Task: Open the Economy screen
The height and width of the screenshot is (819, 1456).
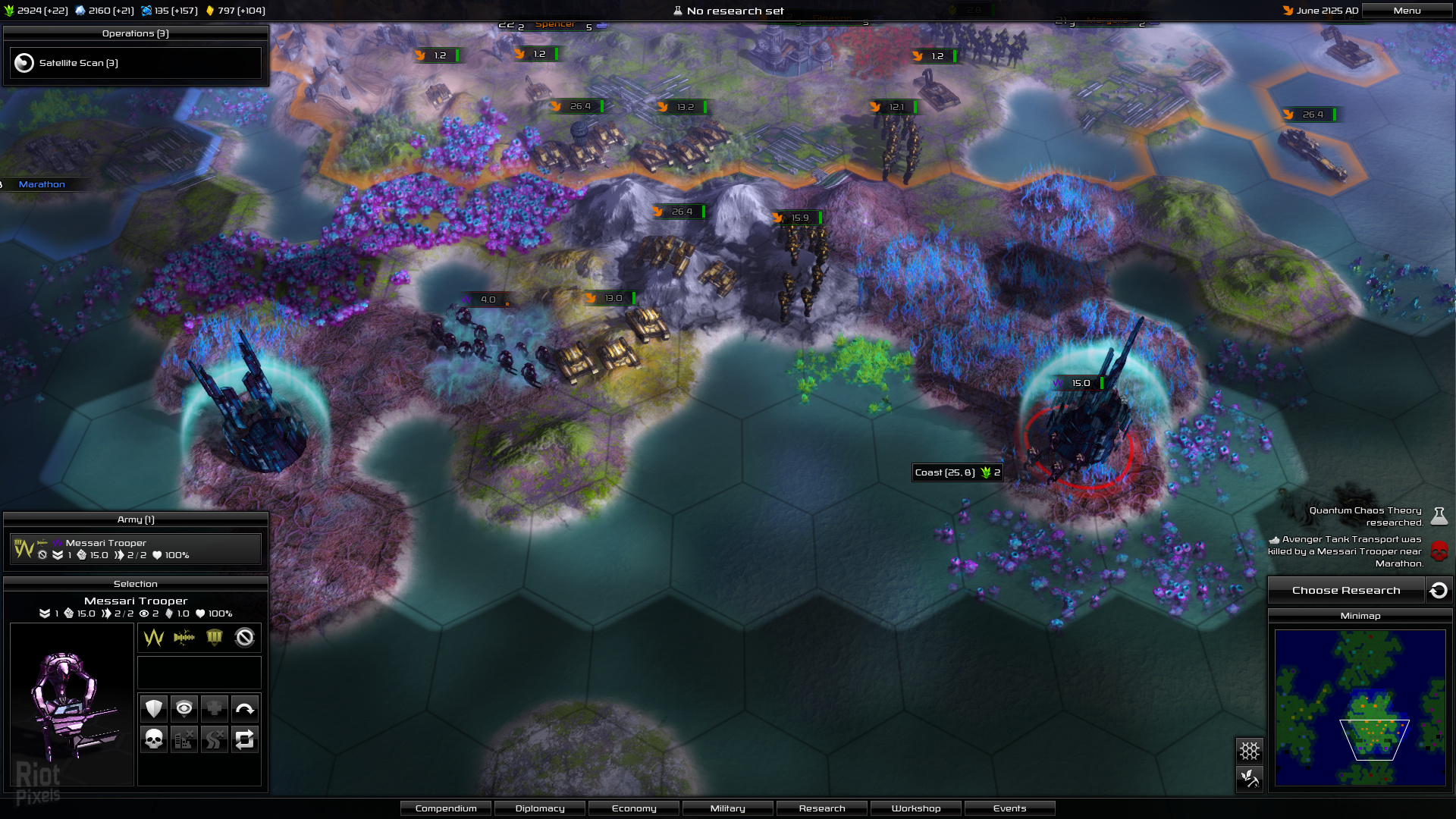Action: click(x=634, y=808)
